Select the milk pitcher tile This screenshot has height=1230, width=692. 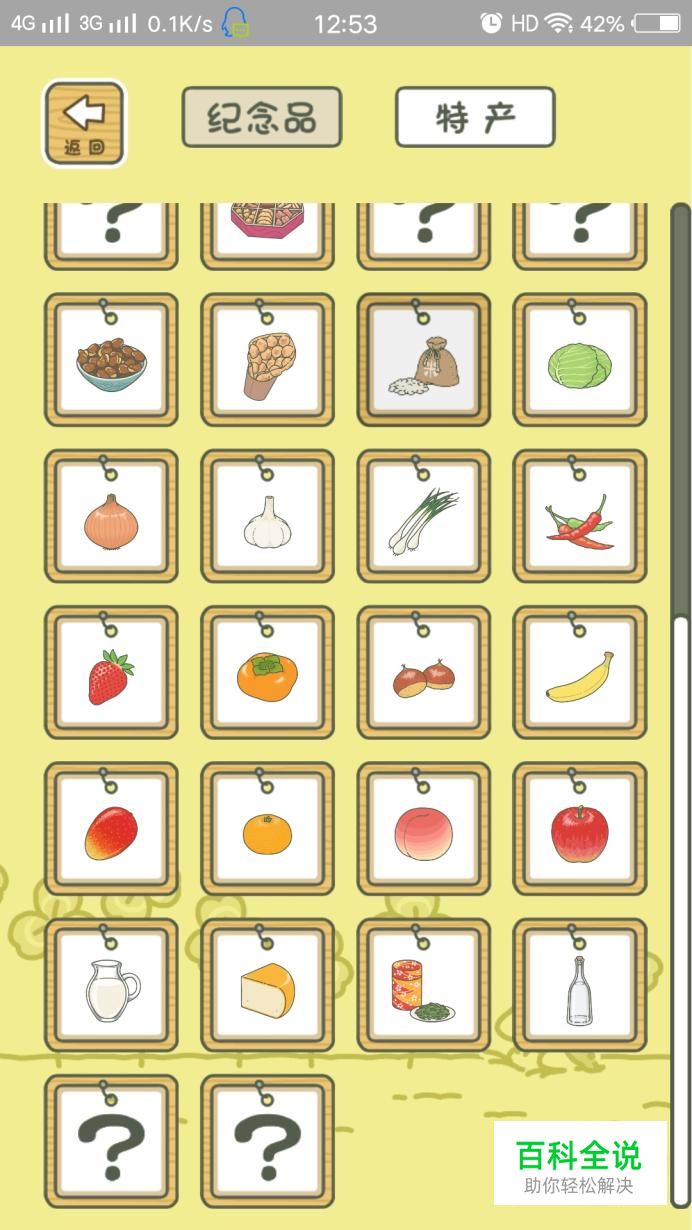111,987
